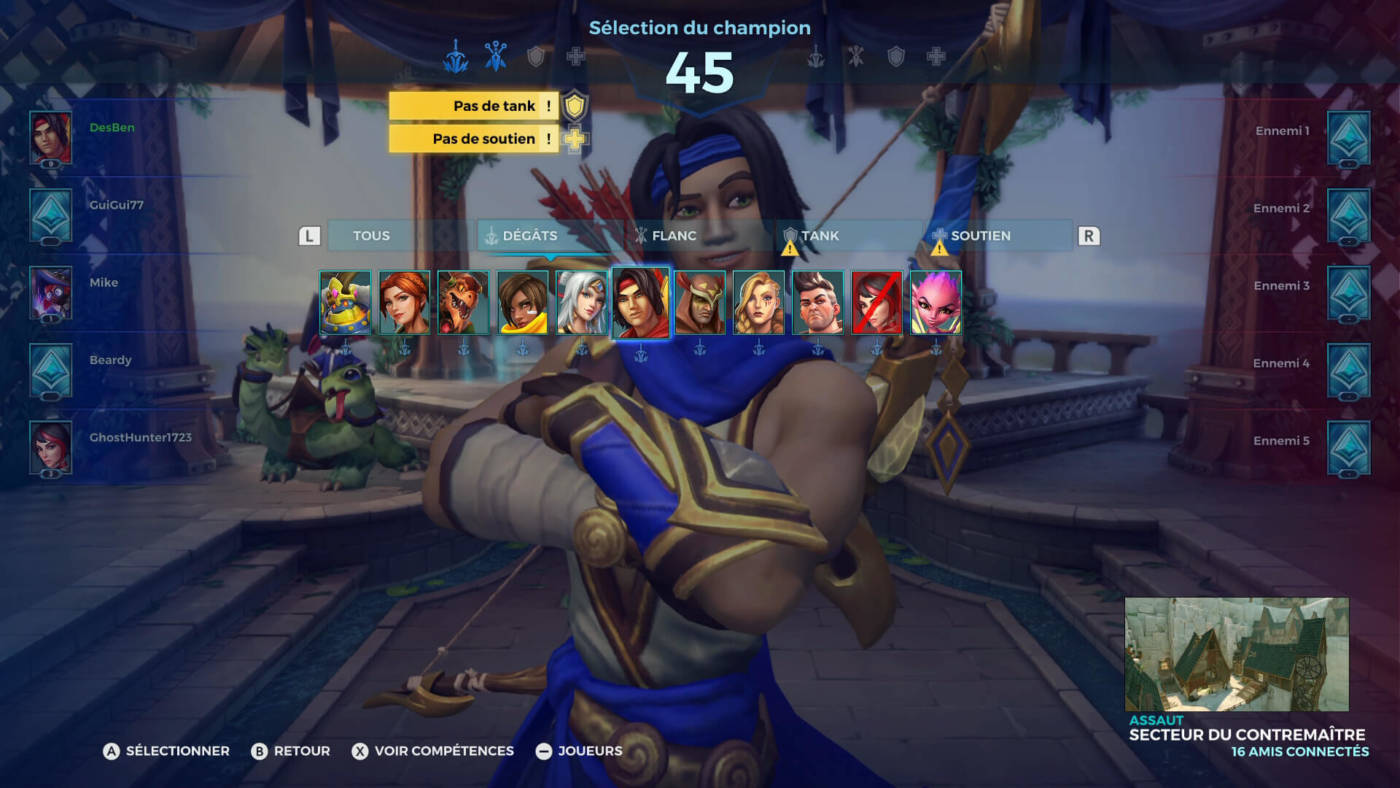Select the Soutien category tab

pos(980,236)
